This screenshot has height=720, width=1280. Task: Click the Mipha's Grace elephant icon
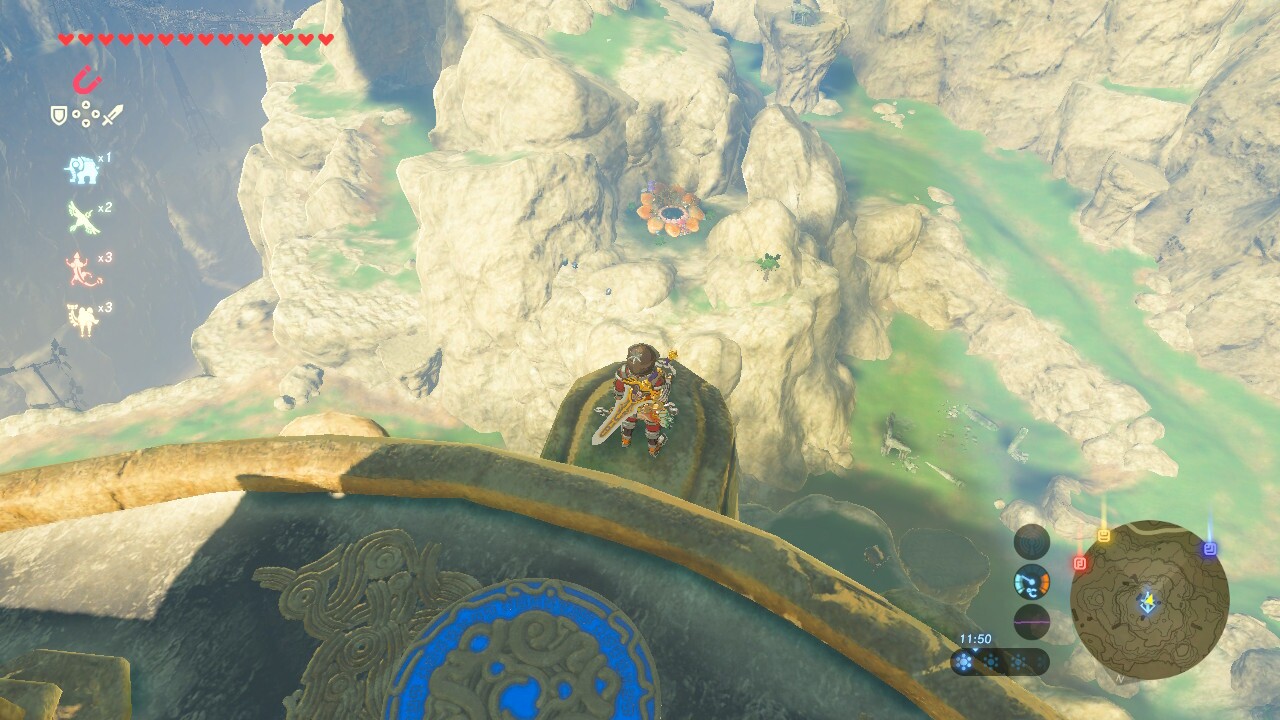click(83, 169)
